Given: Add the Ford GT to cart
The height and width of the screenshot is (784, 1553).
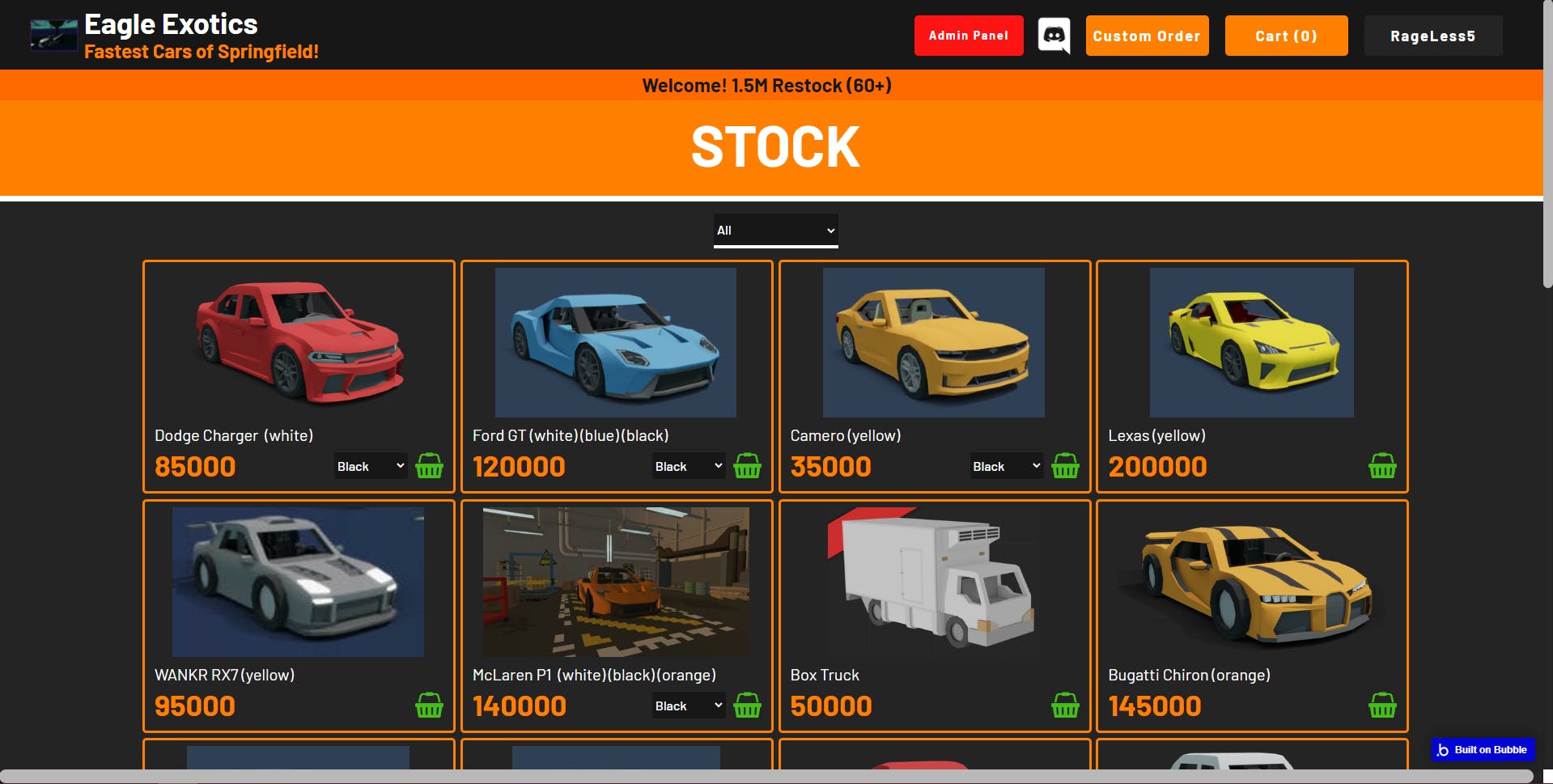Looking at the screenshot, I should (x=747, y=466).
